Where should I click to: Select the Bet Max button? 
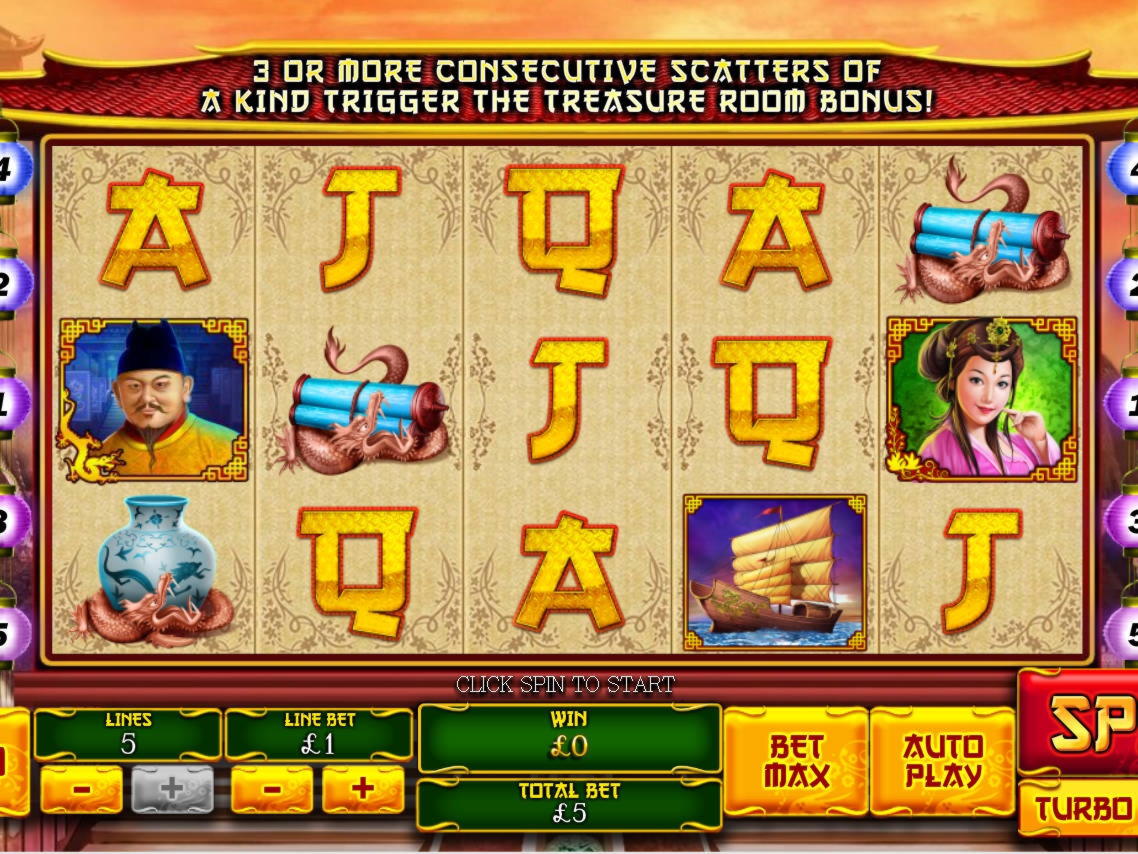[x=795, y=761]
